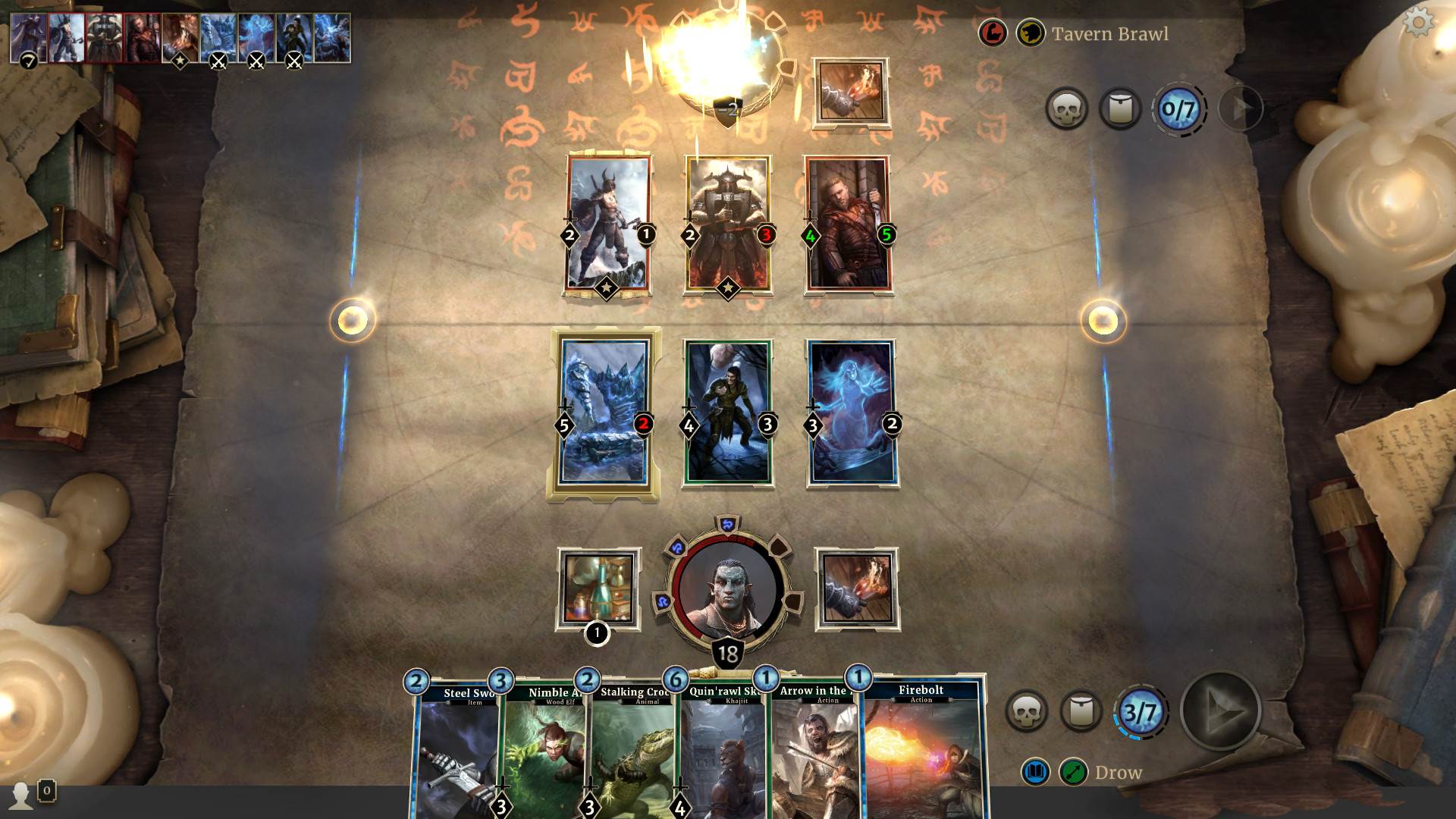Target the enemy 4/5 red-coated creature

[847, 224]
